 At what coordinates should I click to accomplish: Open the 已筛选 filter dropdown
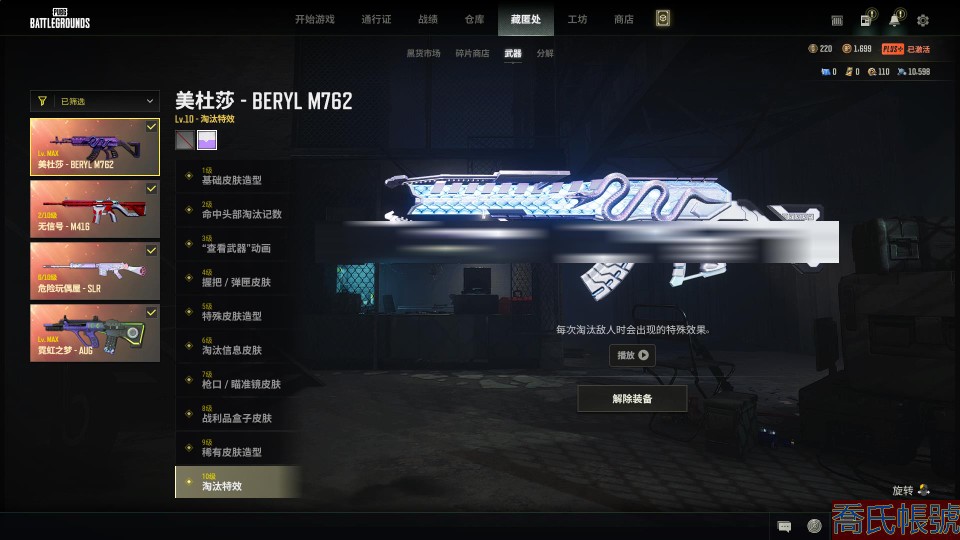(95, 101)
